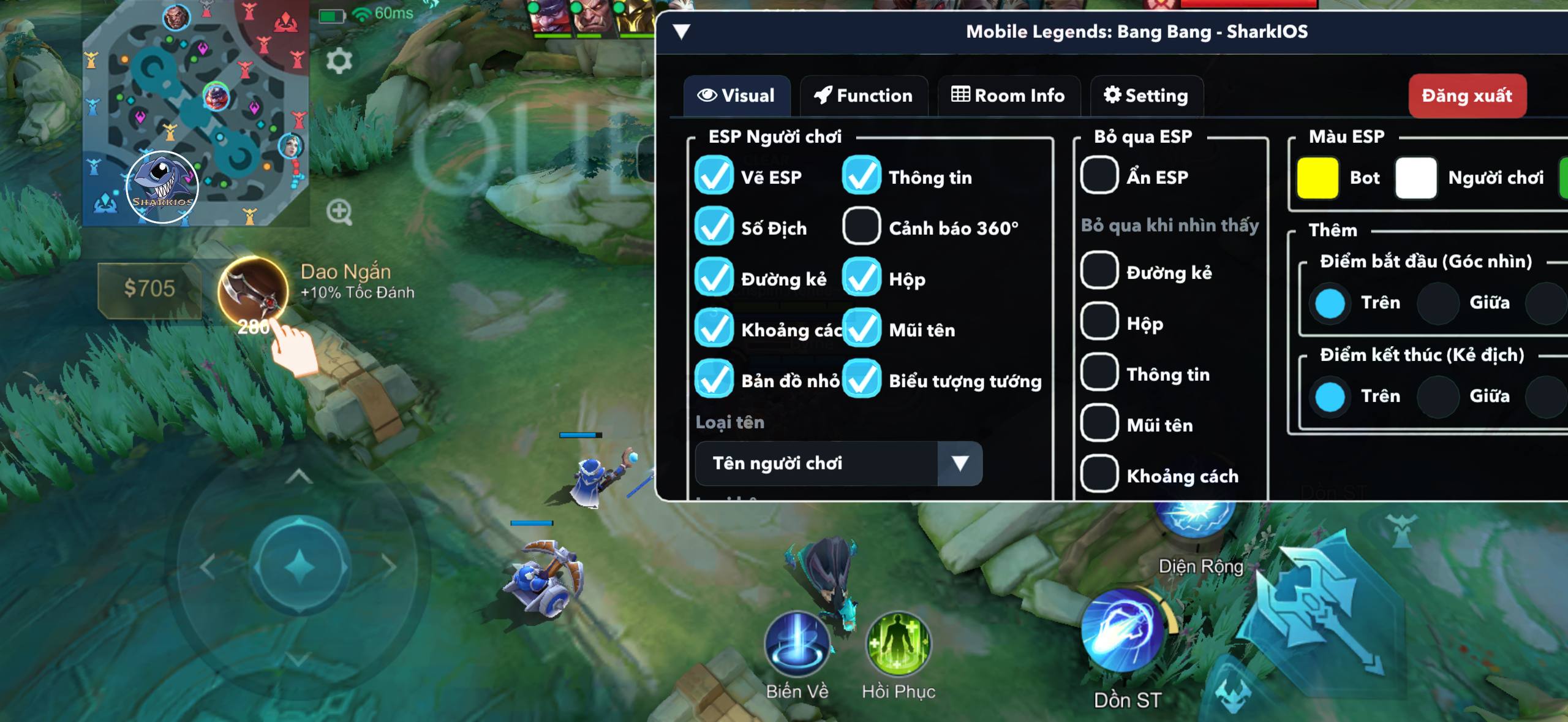Choose the white Người chơi color swatch

(x=1415, y=178)
